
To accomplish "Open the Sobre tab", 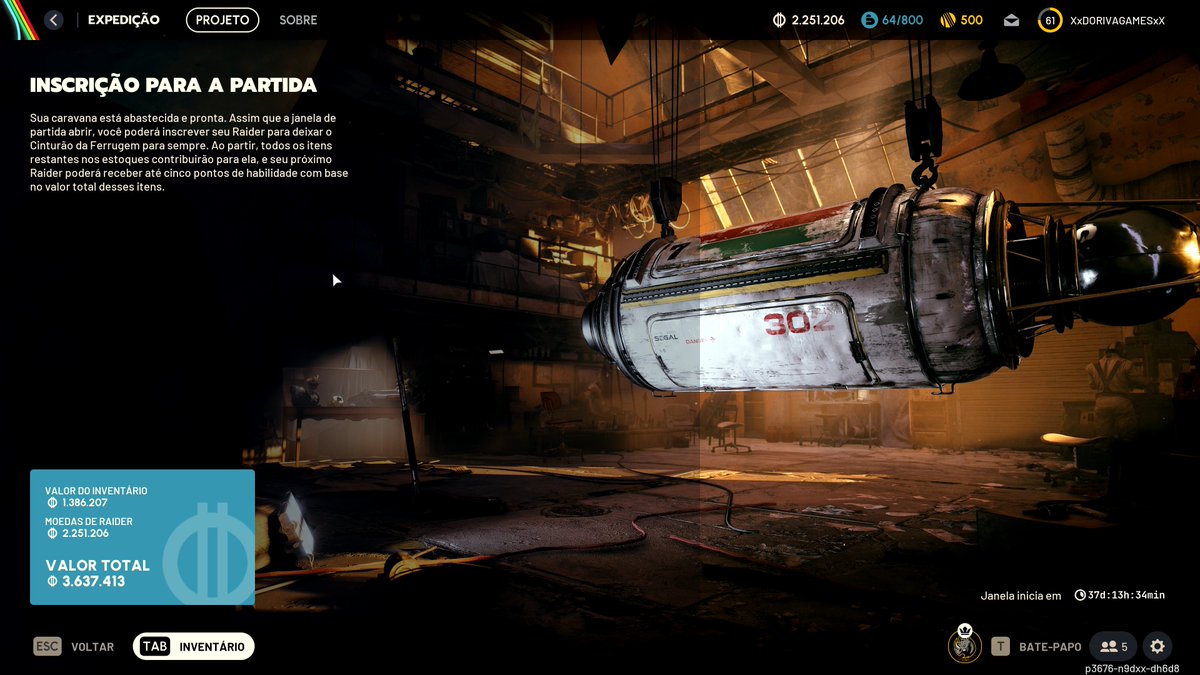I will tap(298, 20).
